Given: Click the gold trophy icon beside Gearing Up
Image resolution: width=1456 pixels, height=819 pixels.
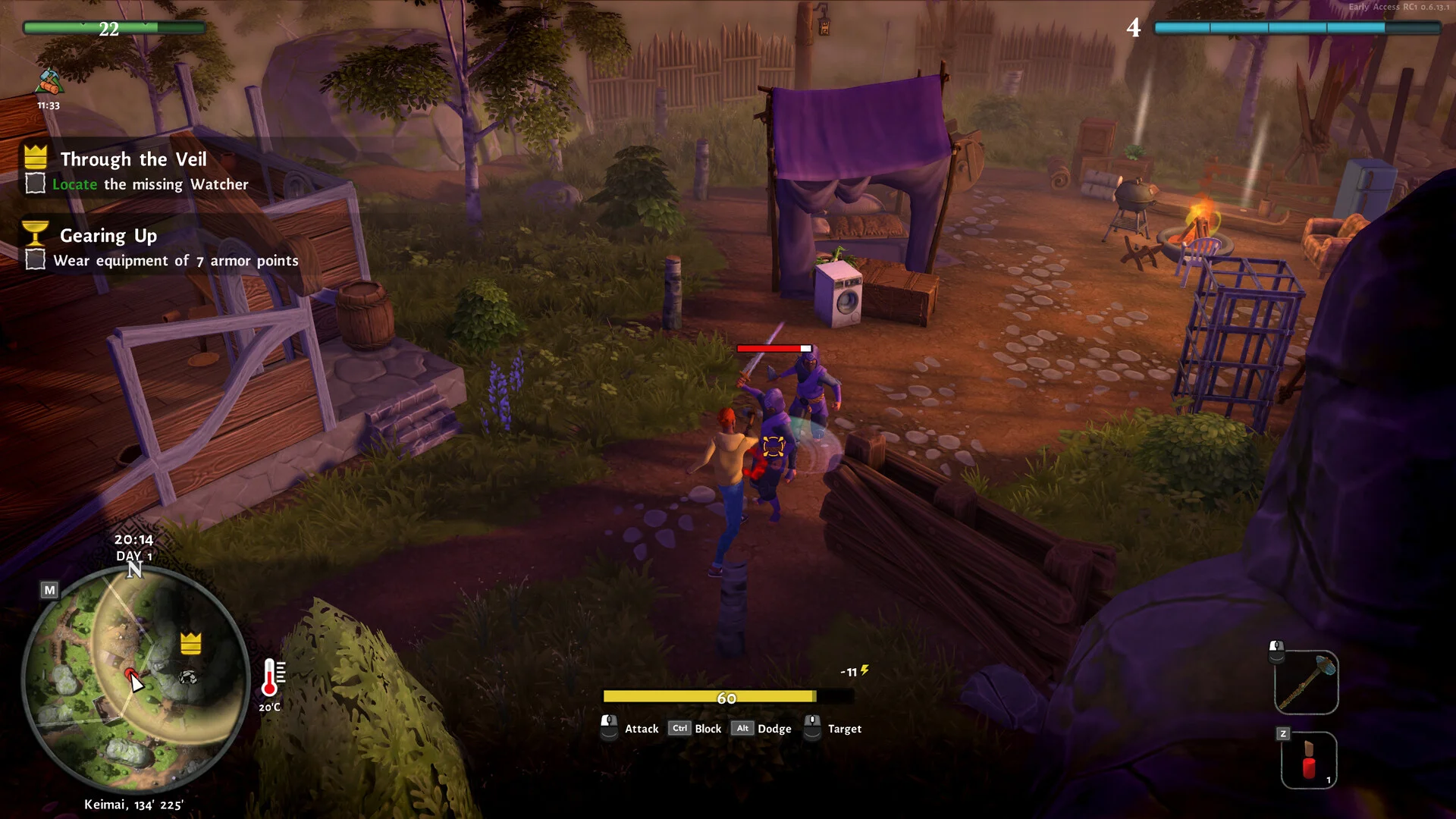Looking at the screenshot, I should pos(36,232).
